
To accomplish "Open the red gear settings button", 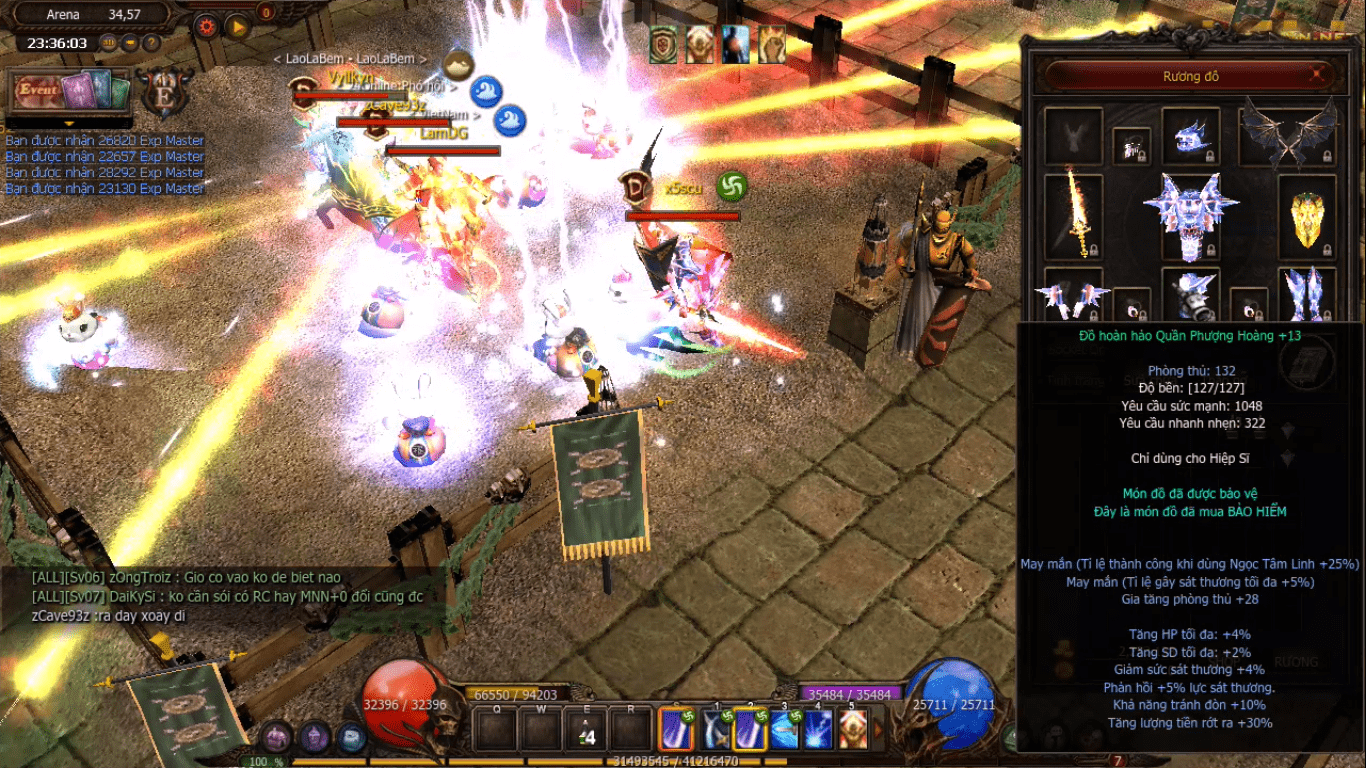I will [207, 27].
